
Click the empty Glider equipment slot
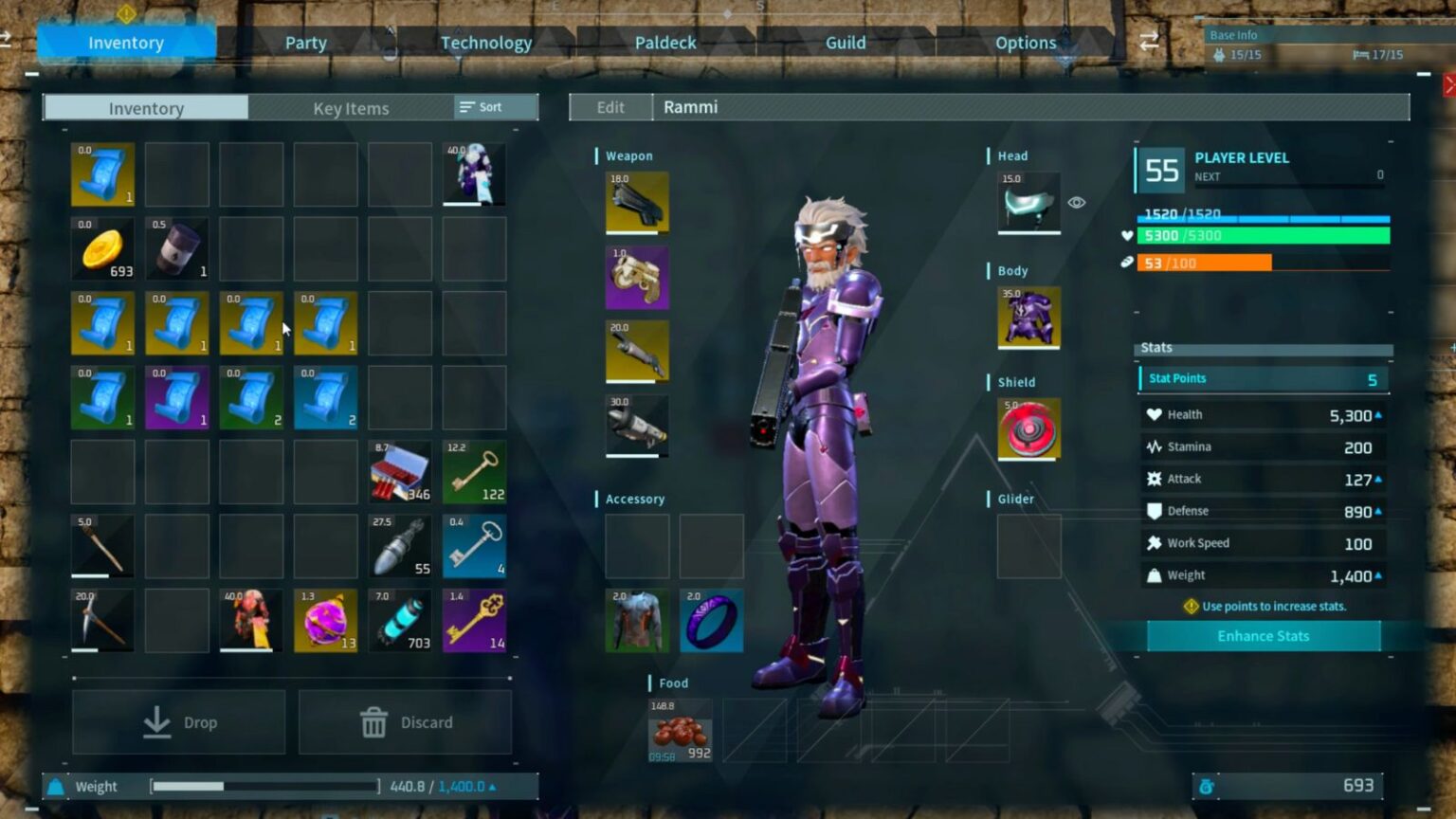1029,547
